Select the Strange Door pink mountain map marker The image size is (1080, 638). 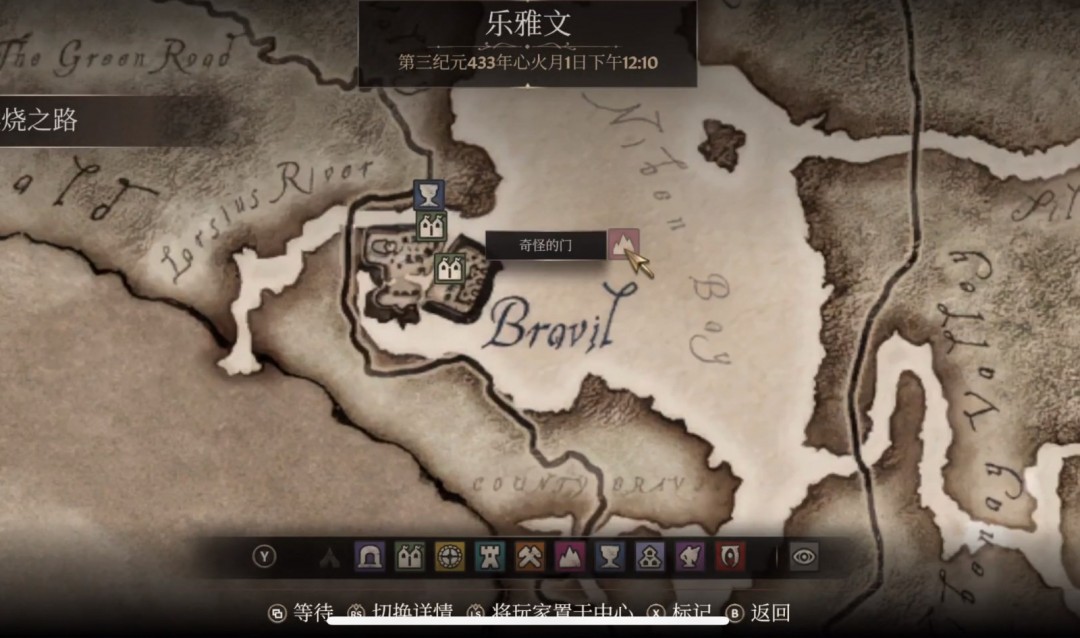(623, 243)
